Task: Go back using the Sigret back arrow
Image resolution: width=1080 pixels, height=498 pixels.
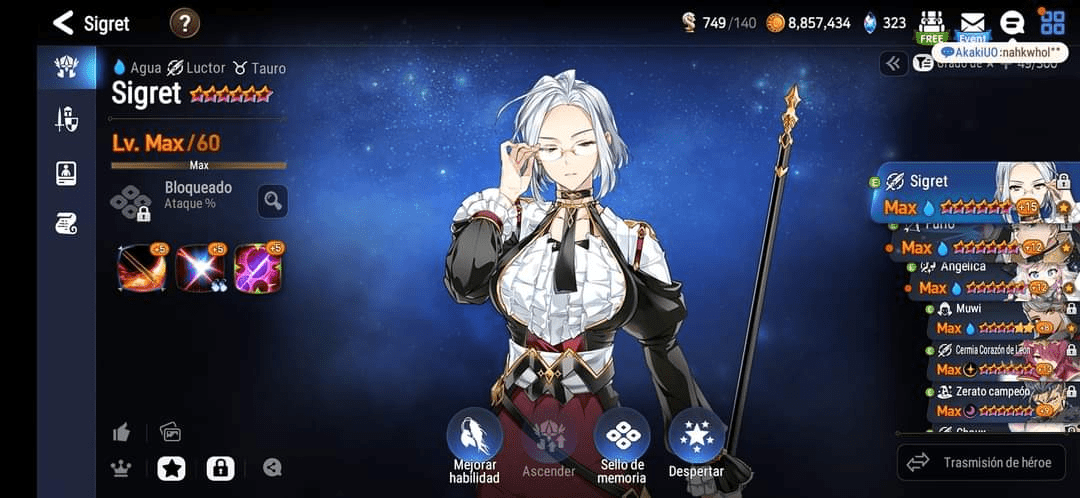Action: point(63,22)
